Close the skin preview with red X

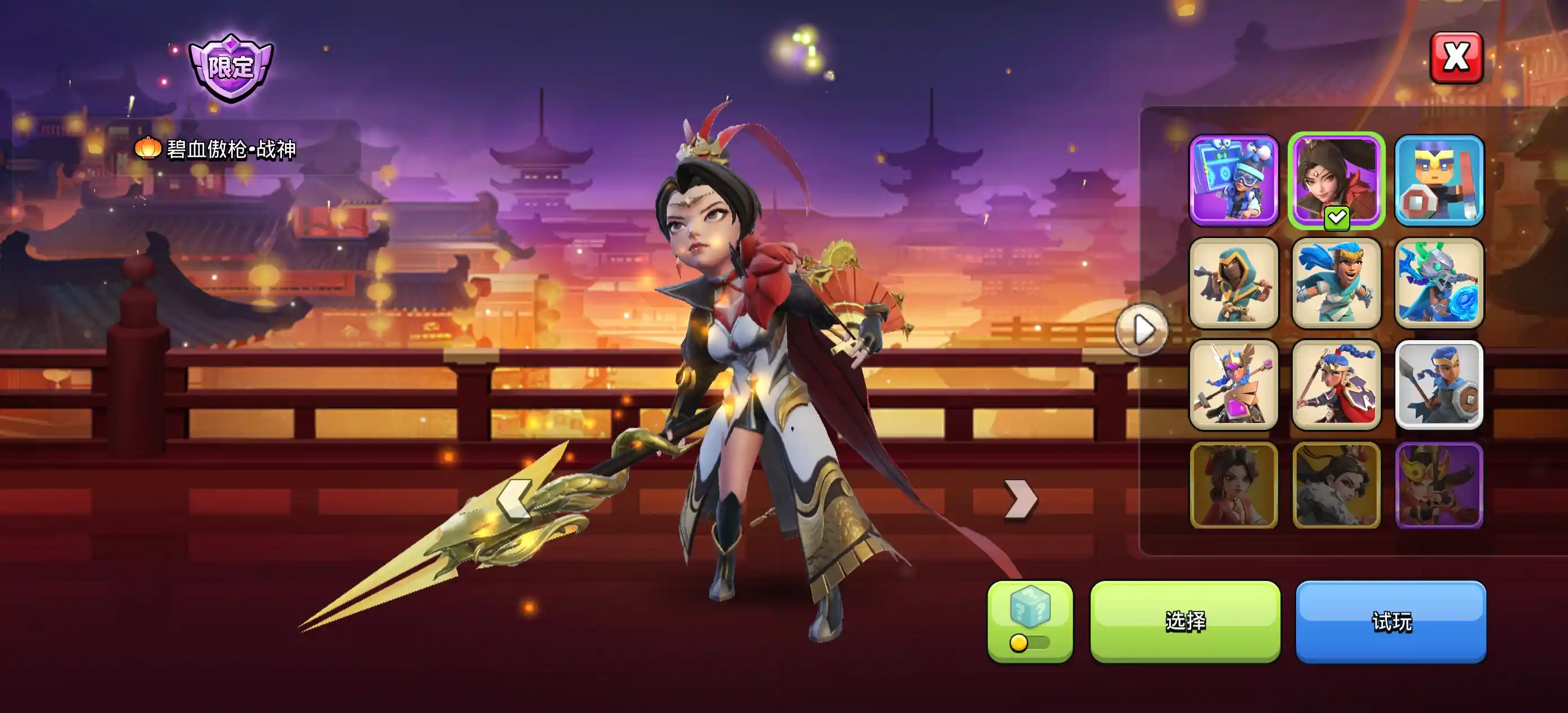click(x=1456, y=58)
